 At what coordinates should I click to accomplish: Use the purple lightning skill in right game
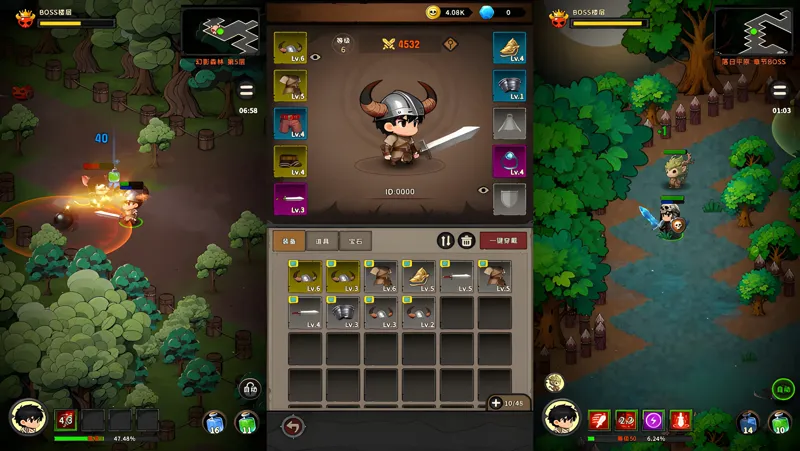[653, 420]
